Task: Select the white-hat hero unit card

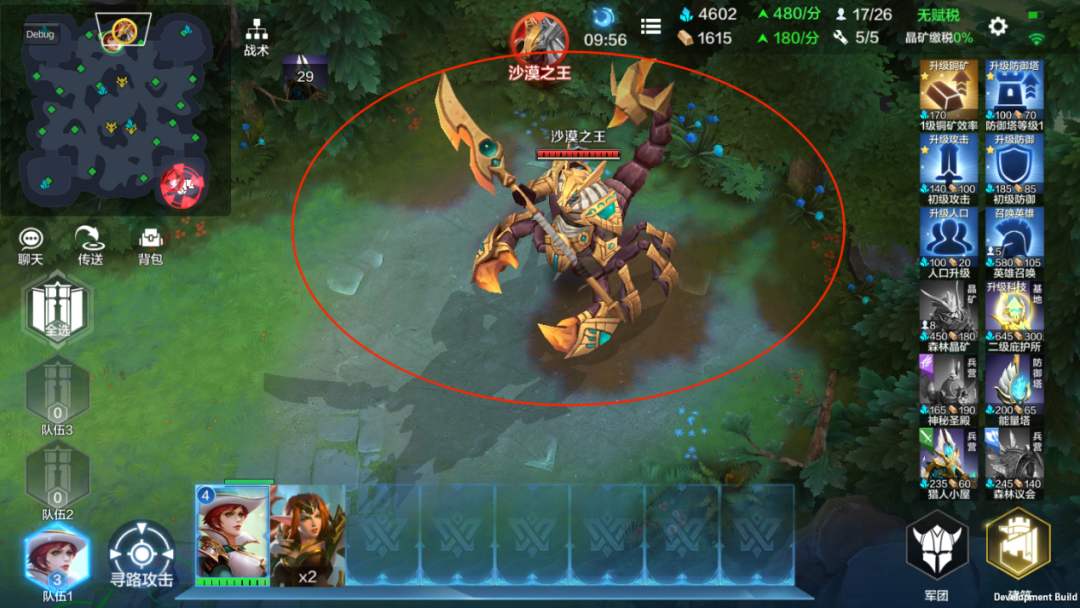Action: [x=234, y=534]
